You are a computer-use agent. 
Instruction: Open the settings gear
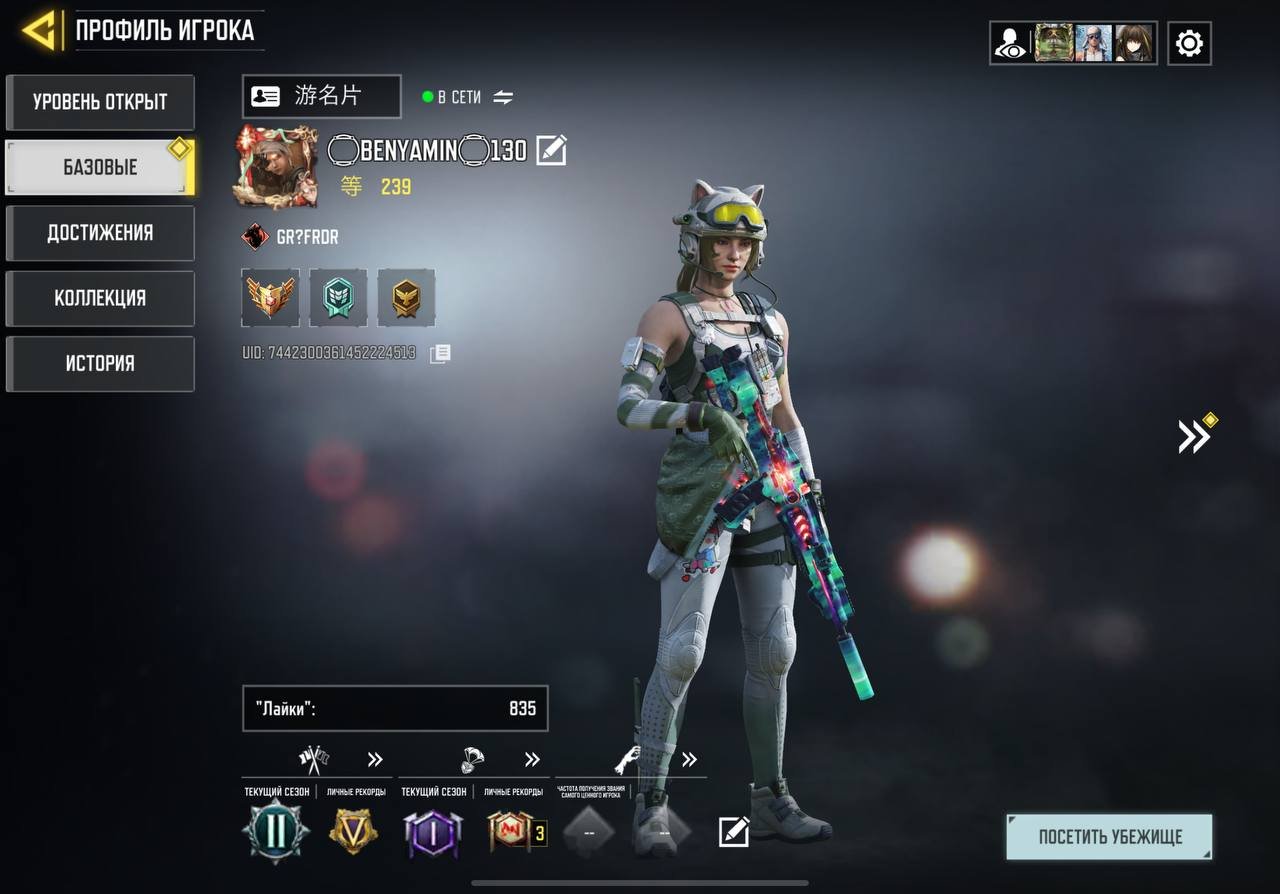[x=1189, y=44]
